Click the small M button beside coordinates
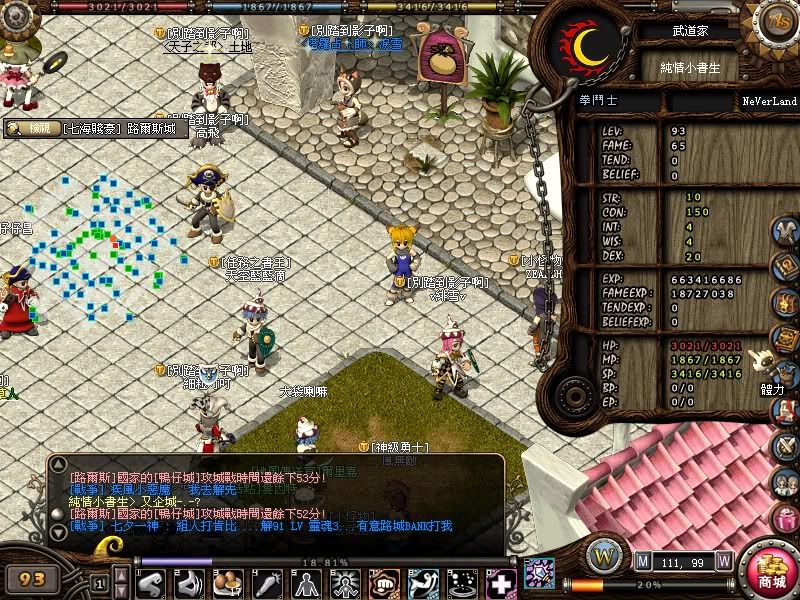Image resolution: width=800 pixels, height=600 pixels. 642,560
